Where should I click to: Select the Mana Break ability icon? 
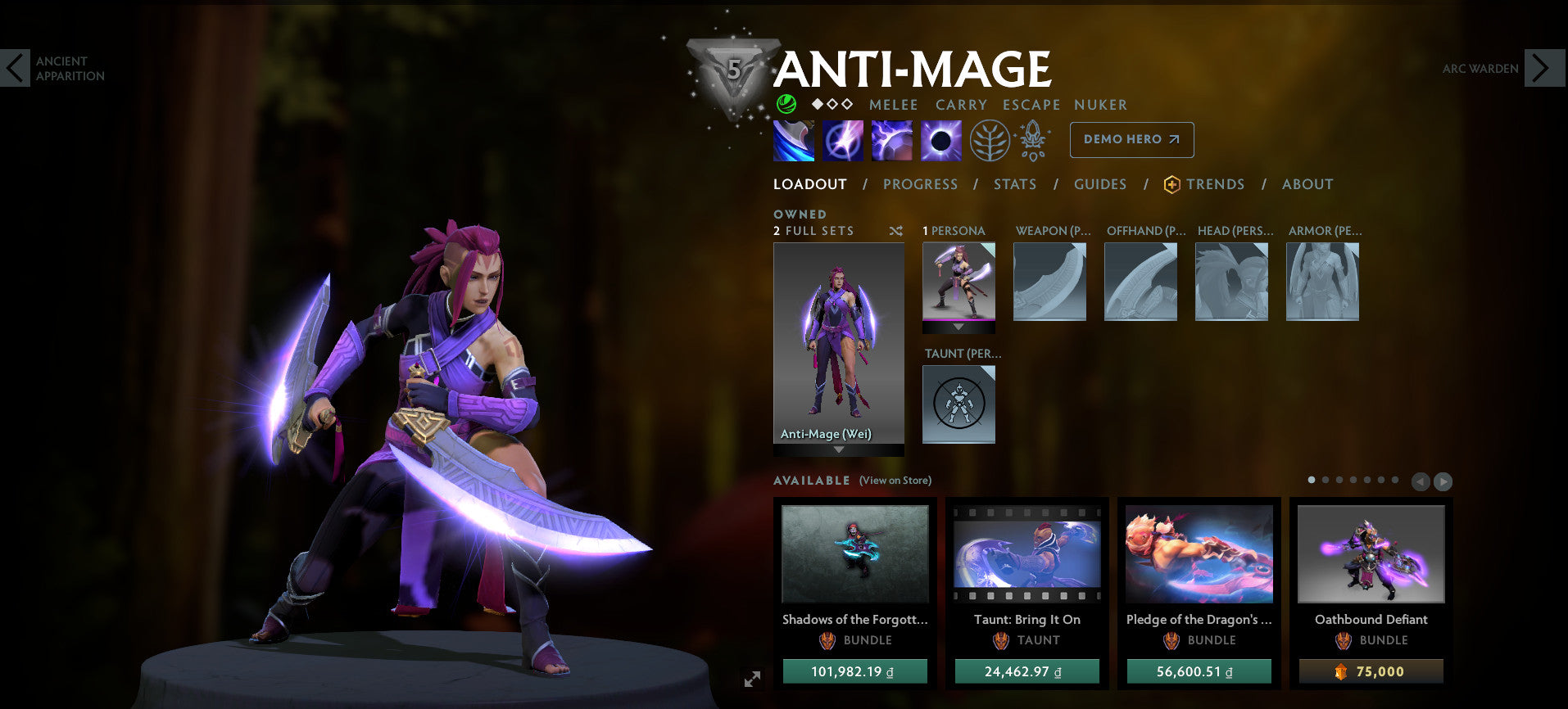tap(792, 139)
